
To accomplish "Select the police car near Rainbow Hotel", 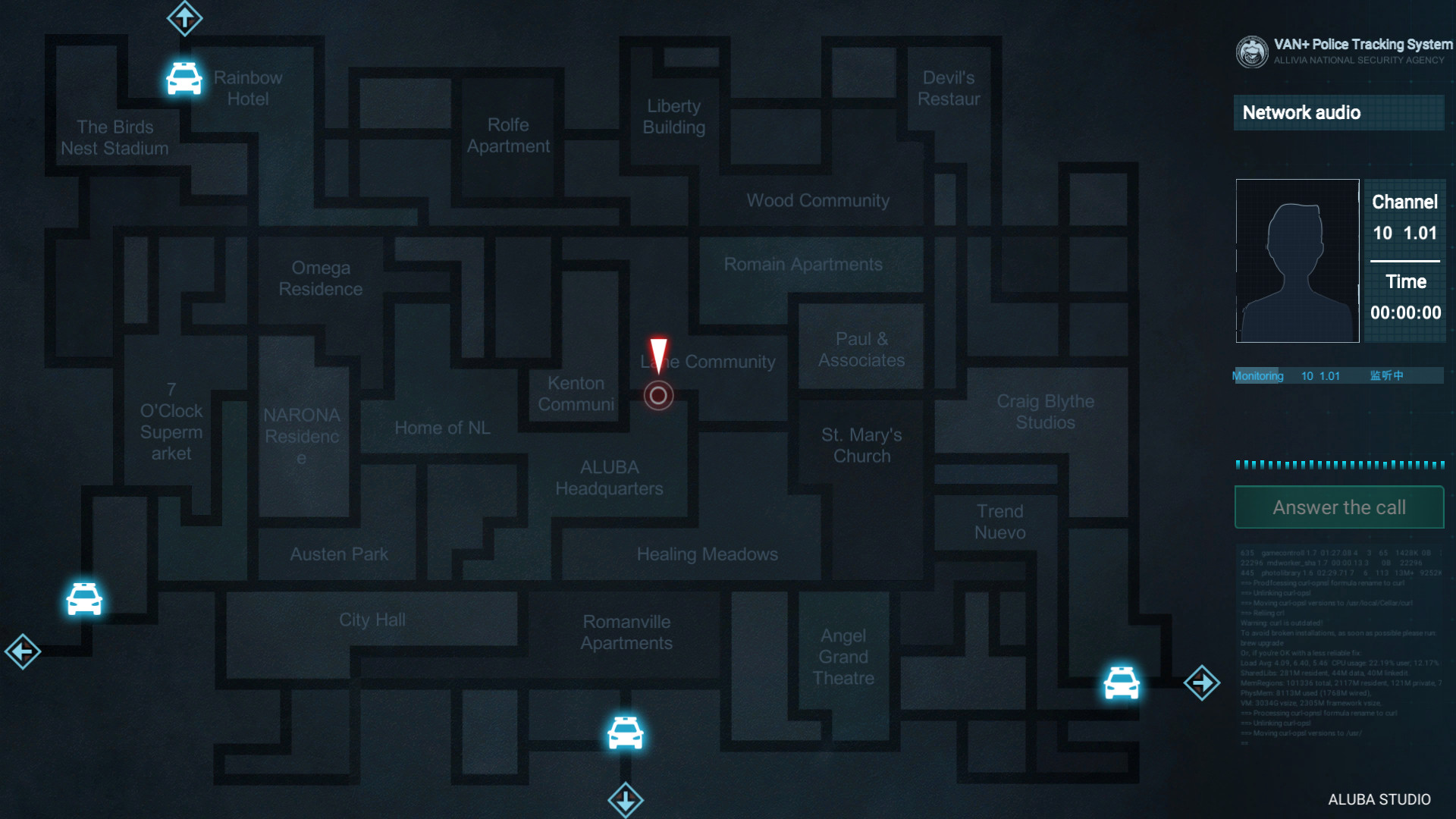I will coord(184,78).
